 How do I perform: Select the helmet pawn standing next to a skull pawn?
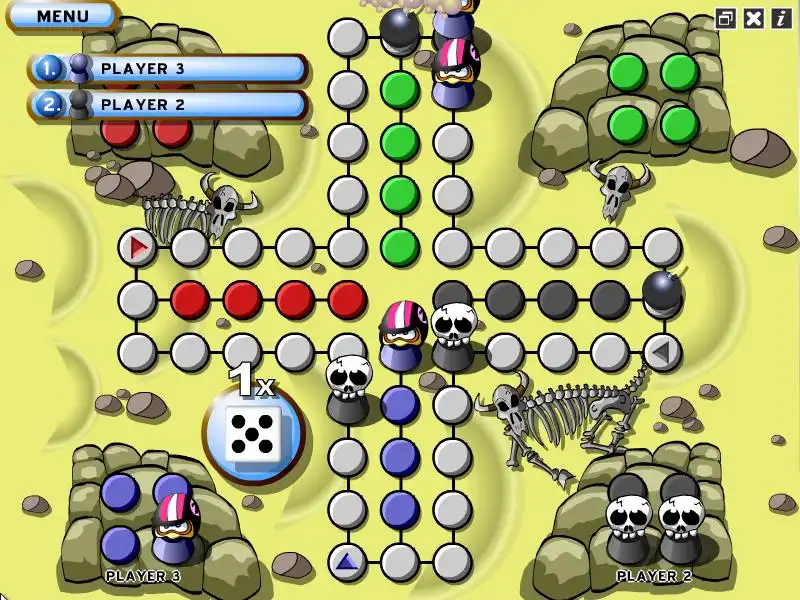402,333
